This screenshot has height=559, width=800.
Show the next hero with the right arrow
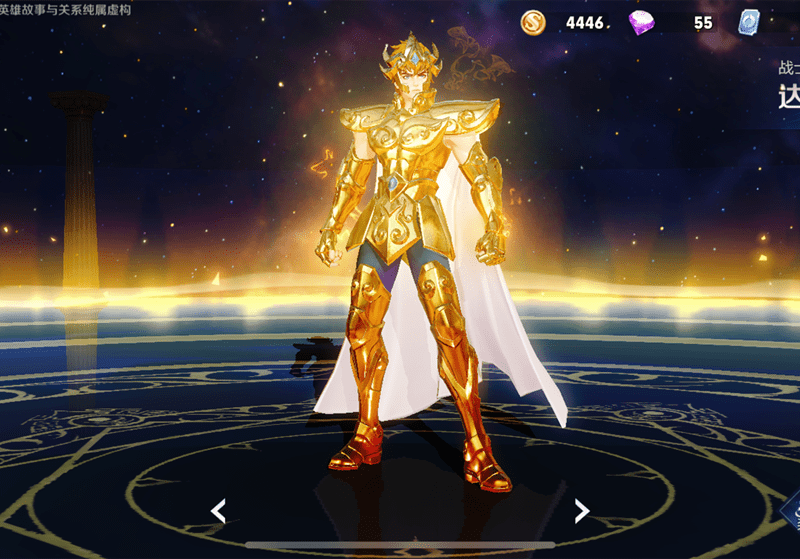581,511
